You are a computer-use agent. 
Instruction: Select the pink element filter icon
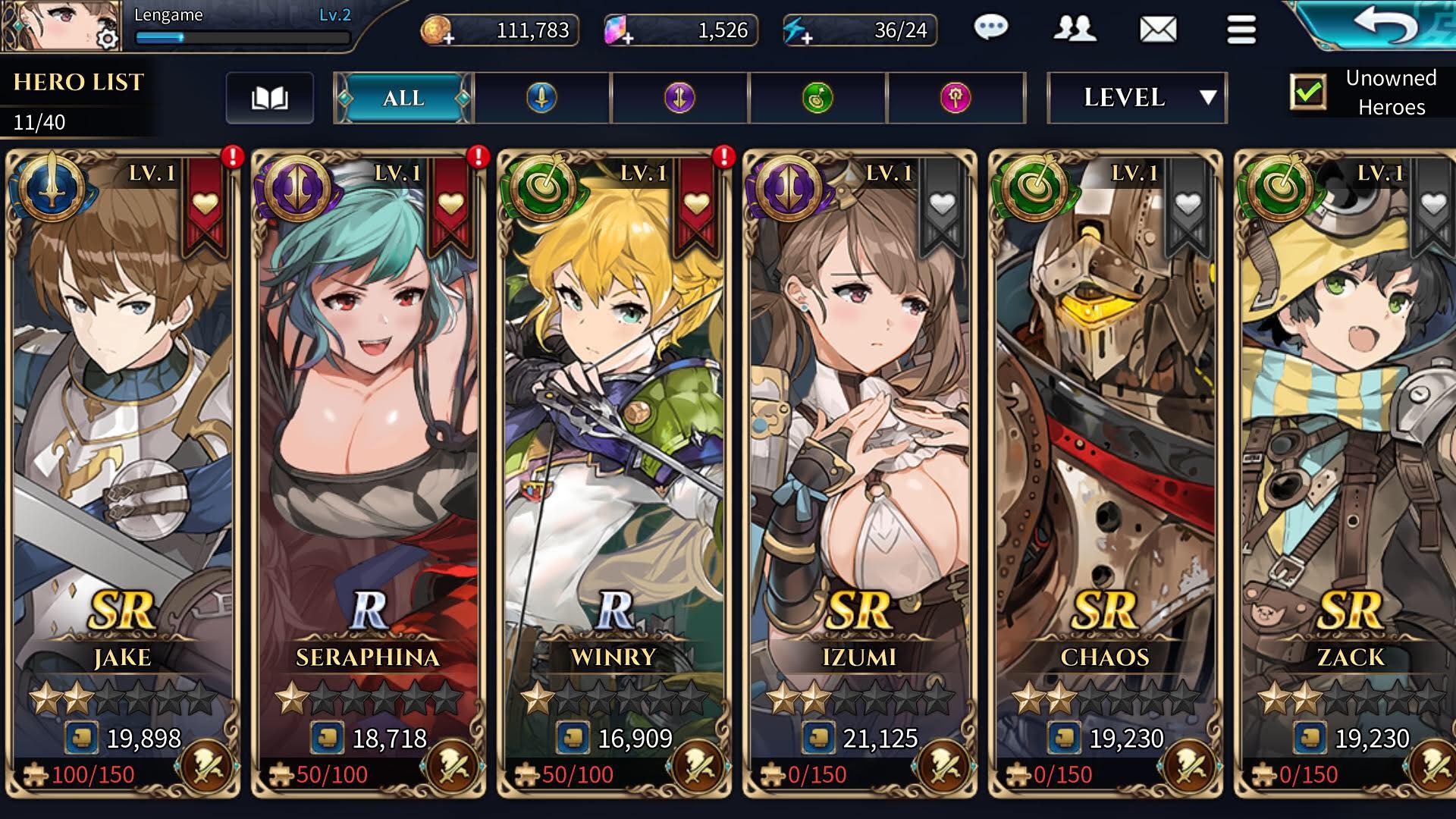[955, 97]
